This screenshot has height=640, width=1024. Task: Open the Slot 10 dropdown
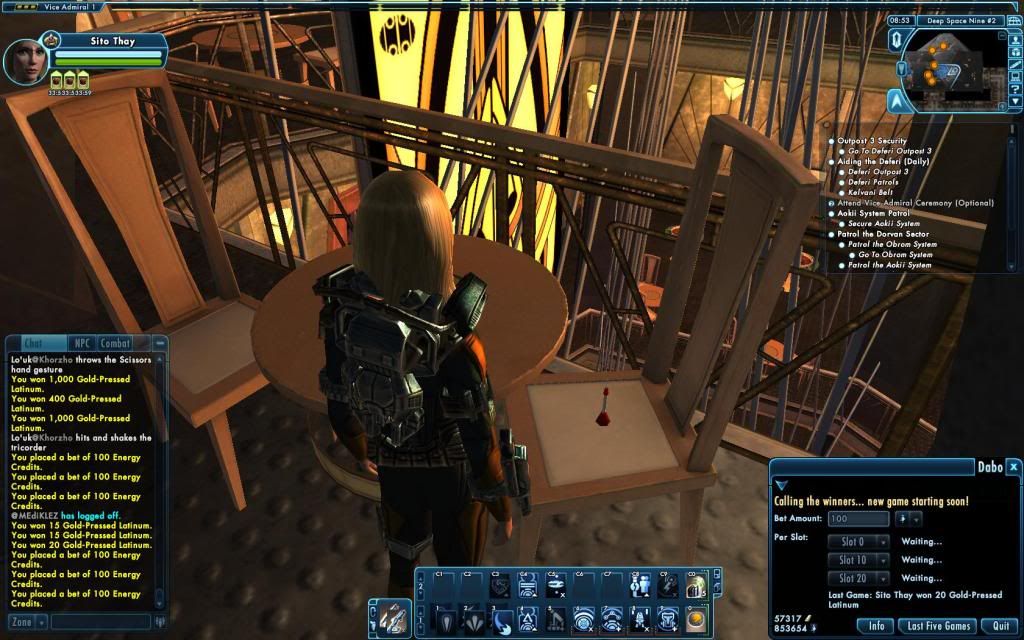pos(859,560)
